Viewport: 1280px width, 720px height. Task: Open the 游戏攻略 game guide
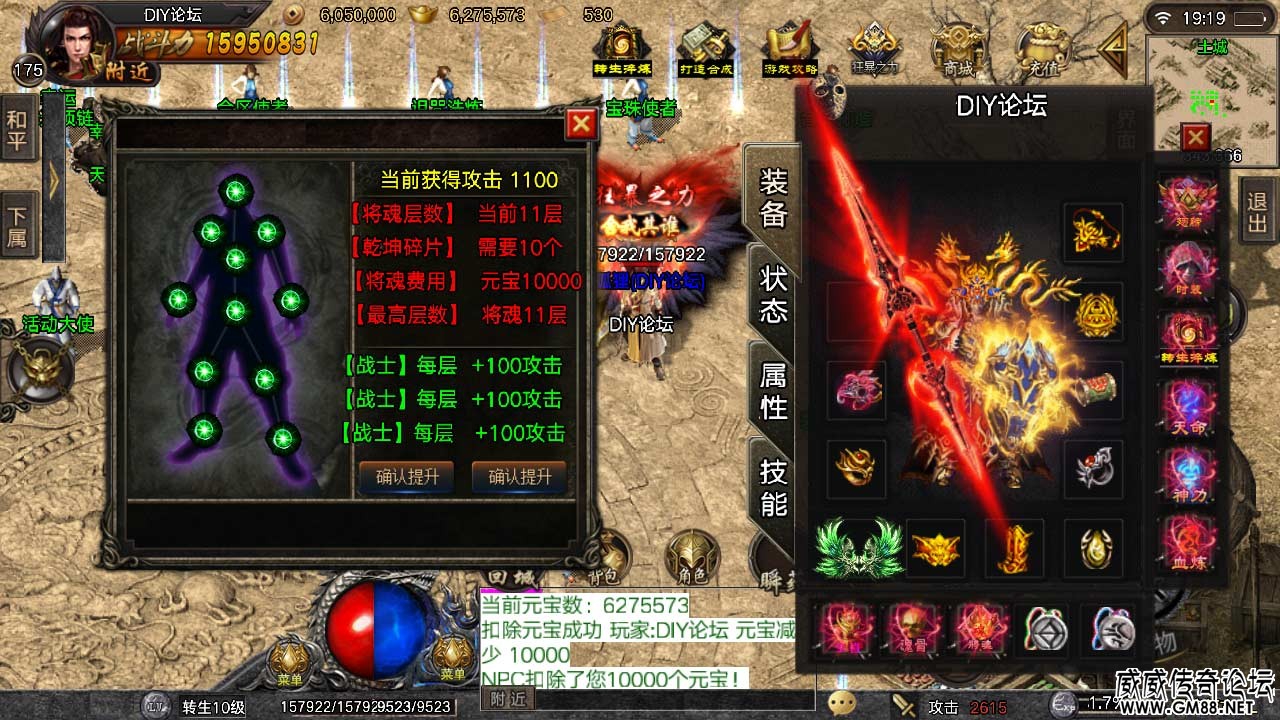[x=790, y=50]
